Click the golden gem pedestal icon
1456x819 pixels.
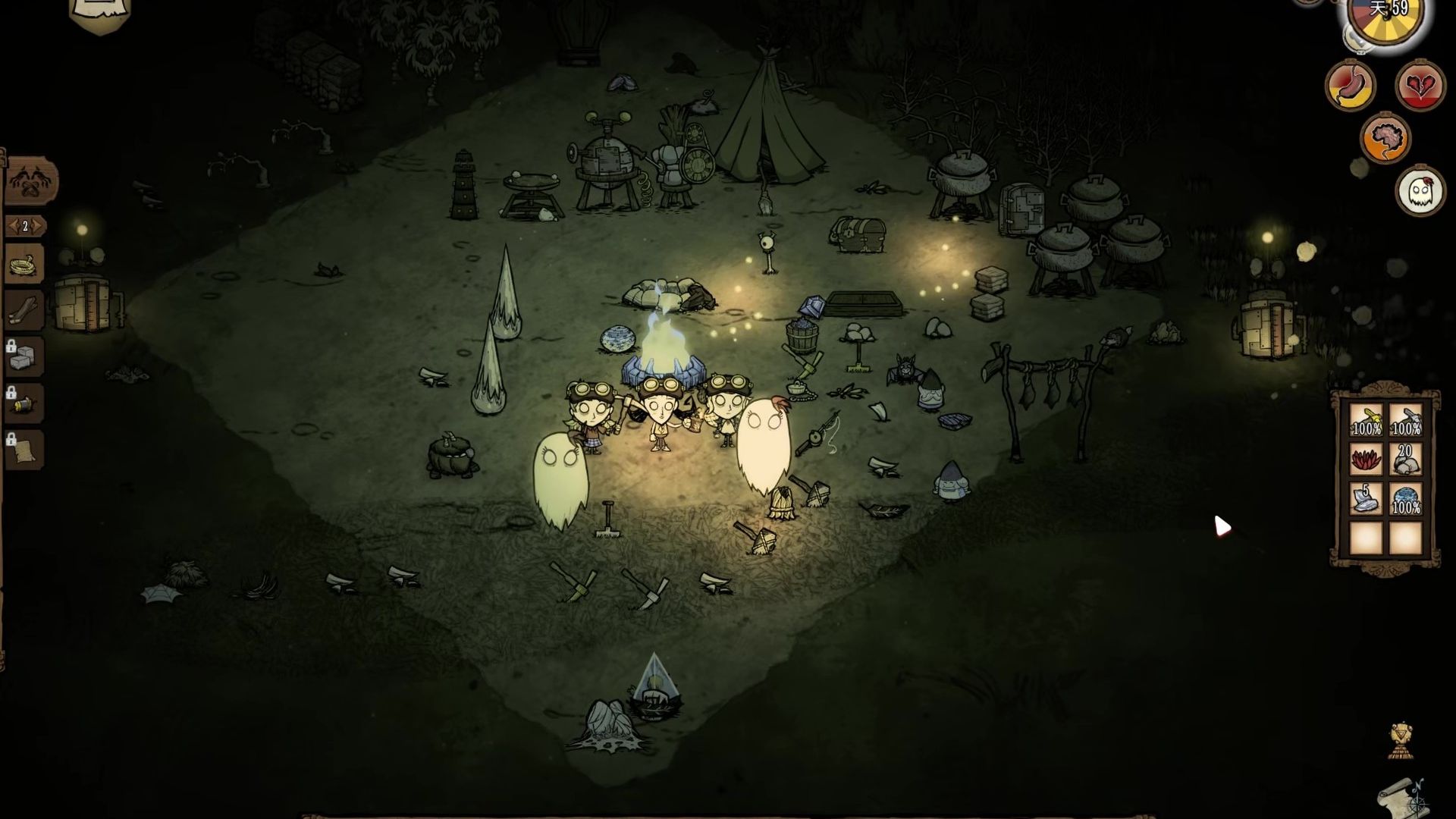pyautogui.click(x=1401, y=740)
